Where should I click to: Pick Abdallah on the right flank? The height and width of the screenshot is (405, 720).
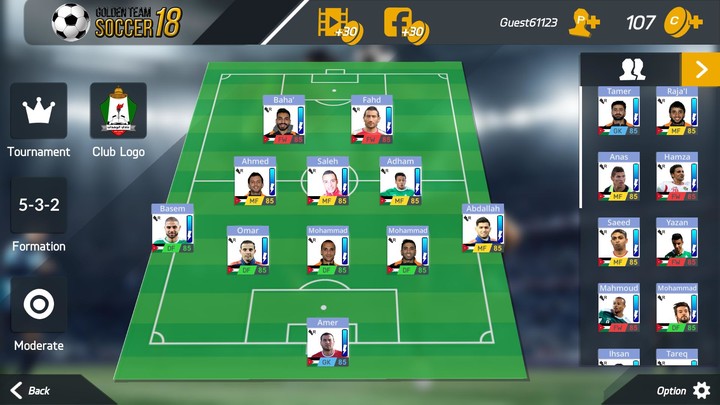[x=482, y=230]
